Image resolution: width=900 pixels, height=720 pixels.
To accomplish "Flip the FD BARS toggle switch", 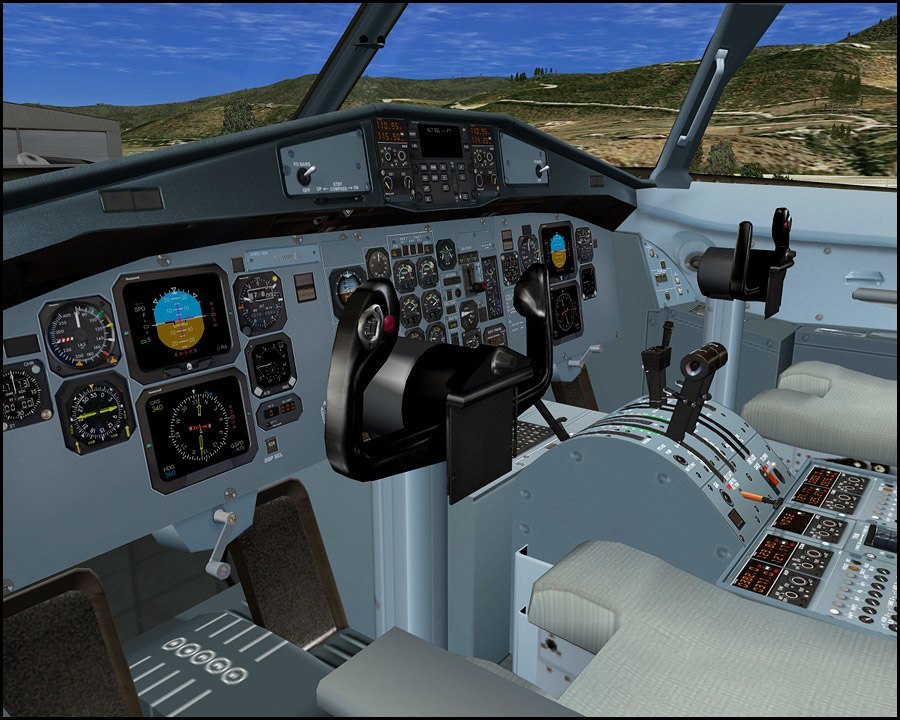I will 305,171.
